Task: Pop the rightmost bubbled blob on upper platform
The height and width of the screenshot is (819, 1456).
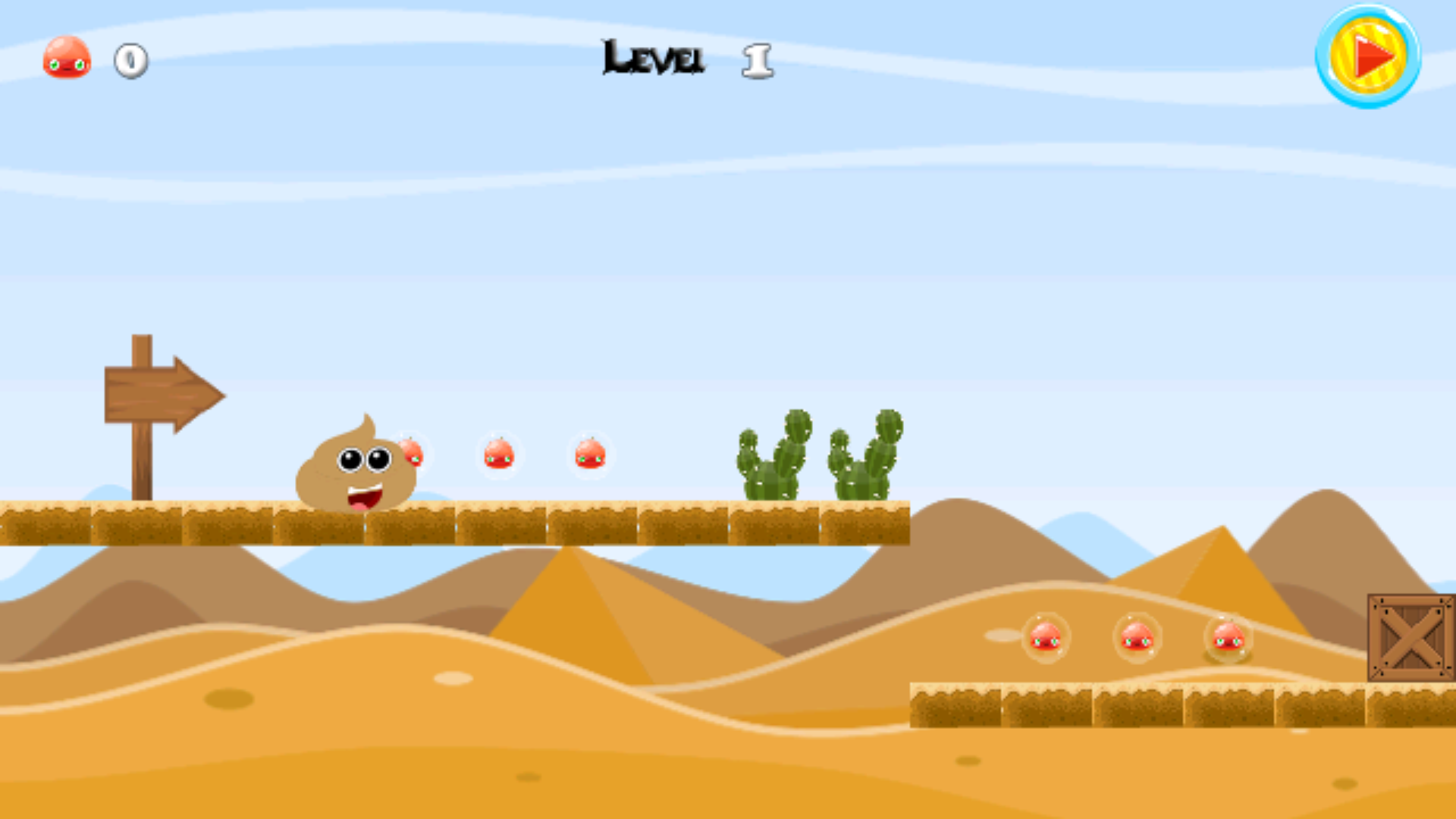Action: pyautogui.click(x=590, y=455)
